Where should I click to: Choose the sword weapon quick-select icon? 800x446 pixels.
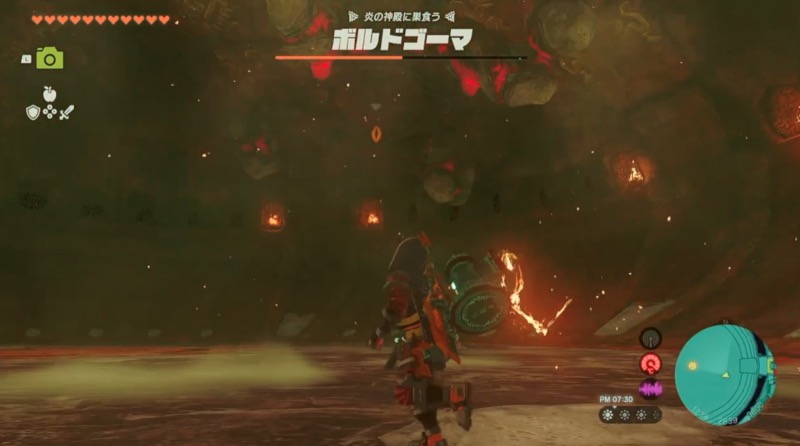(x=67, y=112)
